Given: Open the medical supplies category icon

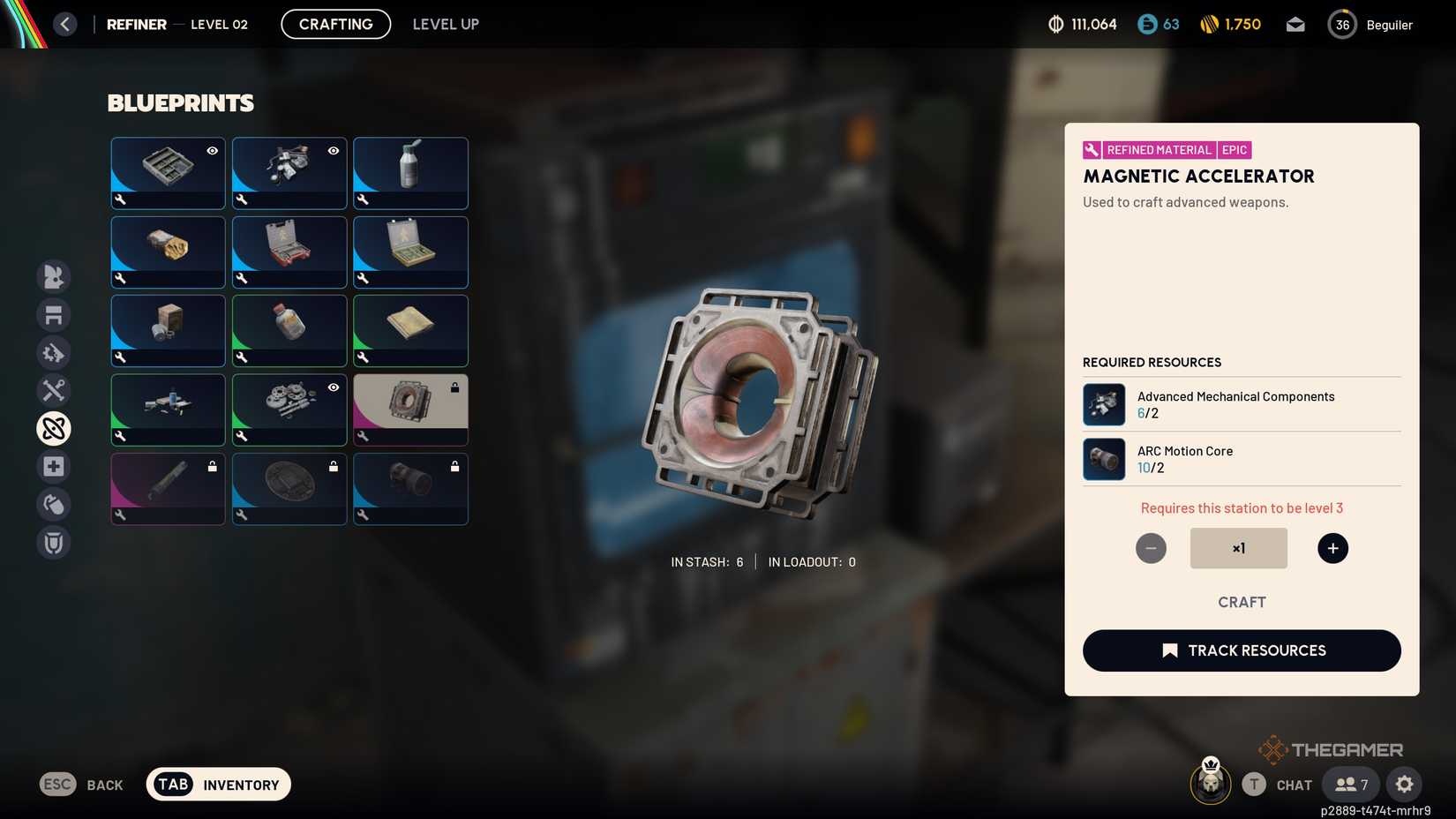Looking at the screenshot, I should pyautogui.click(x=53, y=466).
